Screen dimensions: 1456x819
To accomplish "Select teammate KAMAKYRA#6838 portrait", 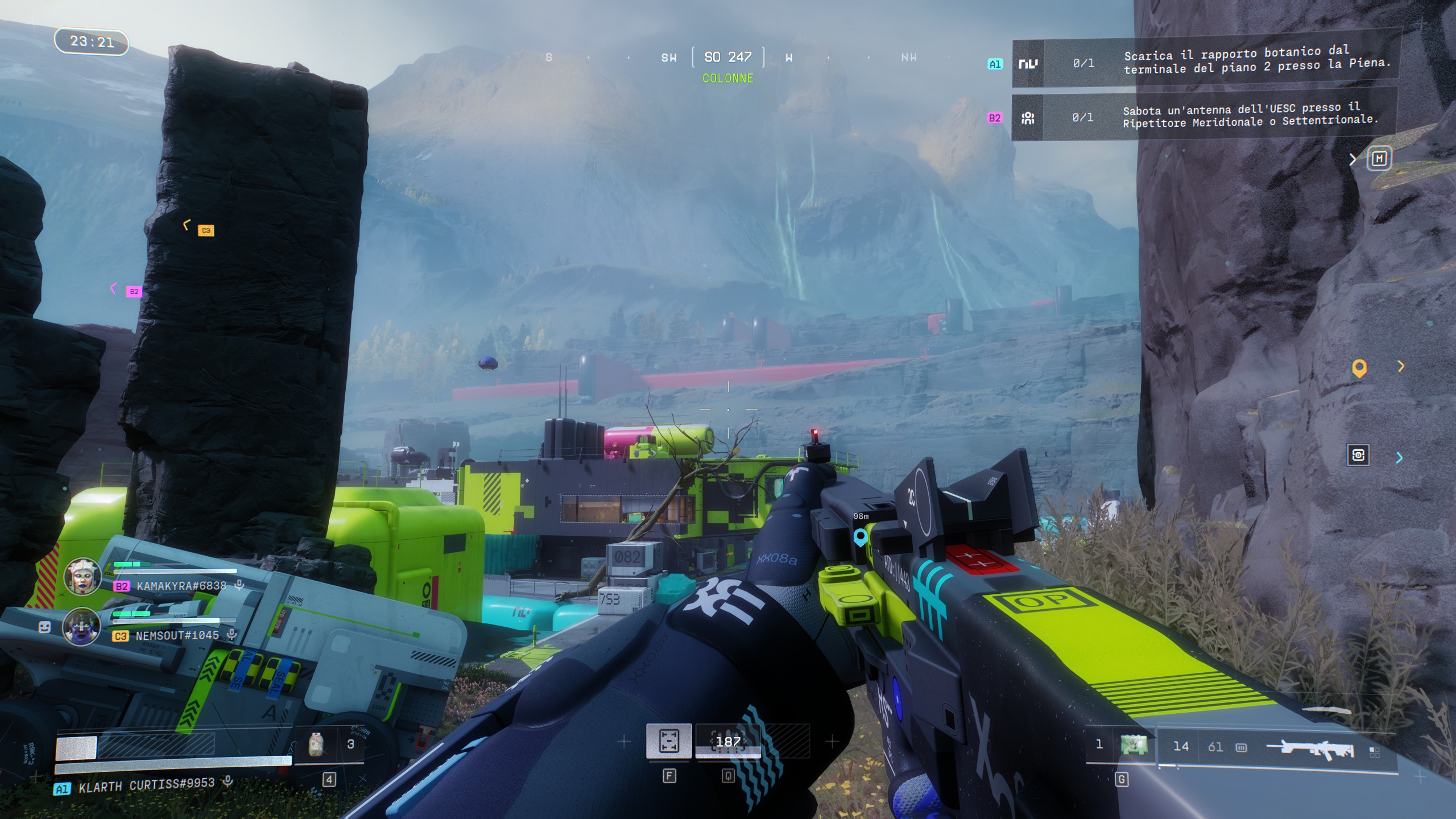I will click(x=82, y=576).
